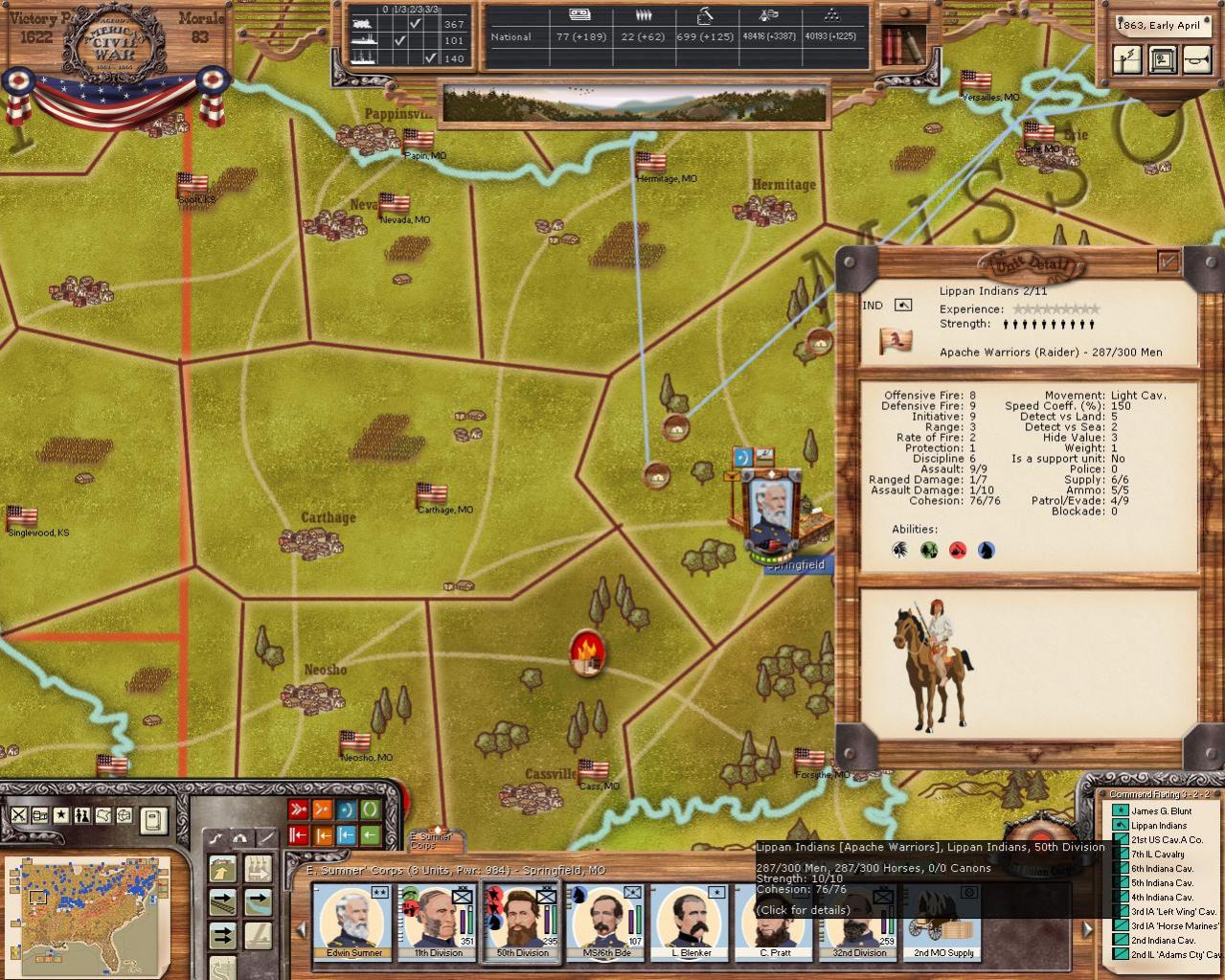Click the telegraph pole button
The width and height of the screenshot is (1225, 980).
click(x=1128, y=60)
